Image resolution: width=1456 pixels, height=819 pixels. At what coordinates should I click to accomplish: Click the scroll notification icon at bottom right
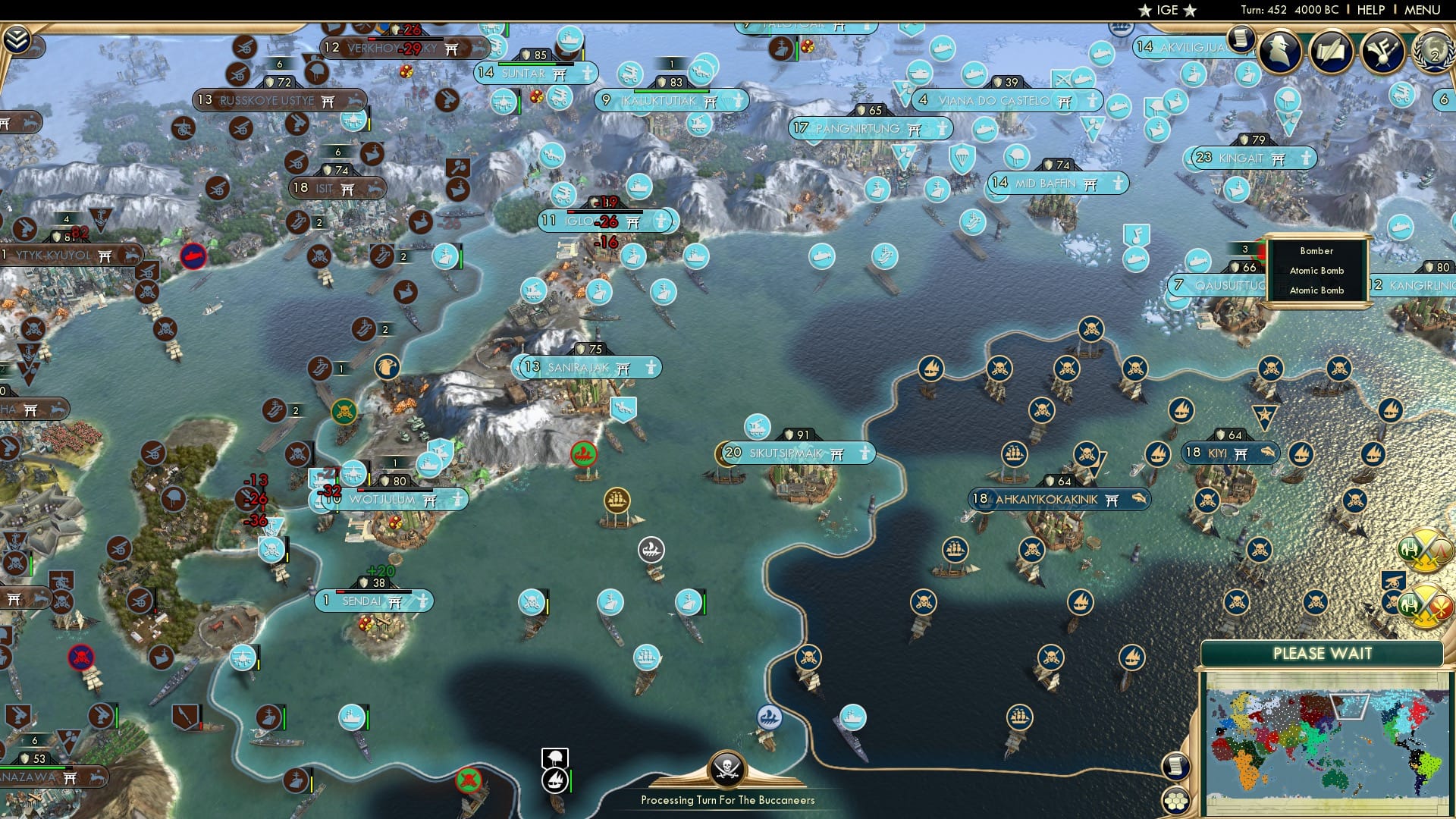1176,767
